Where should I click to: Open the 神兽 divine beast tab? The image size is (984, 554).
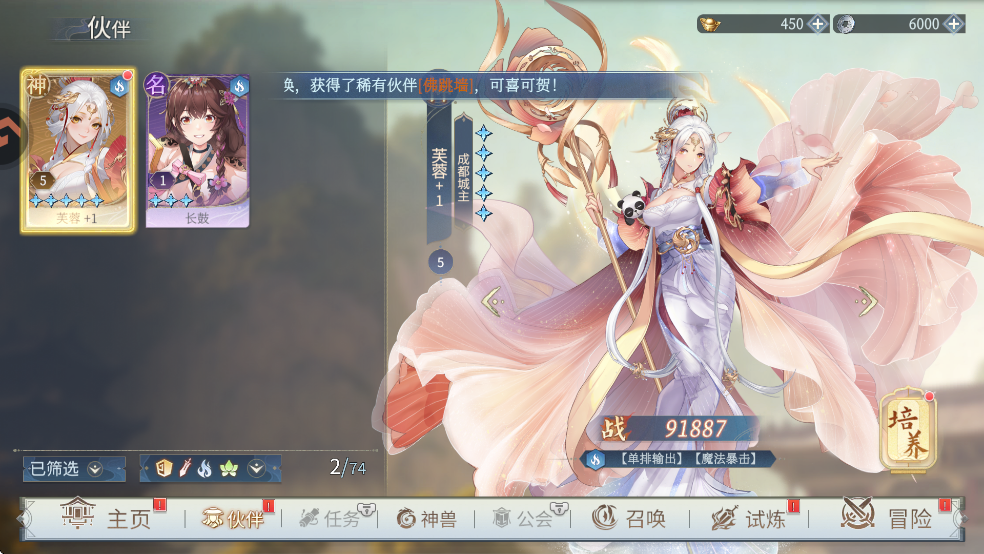[x=431, y=518]
